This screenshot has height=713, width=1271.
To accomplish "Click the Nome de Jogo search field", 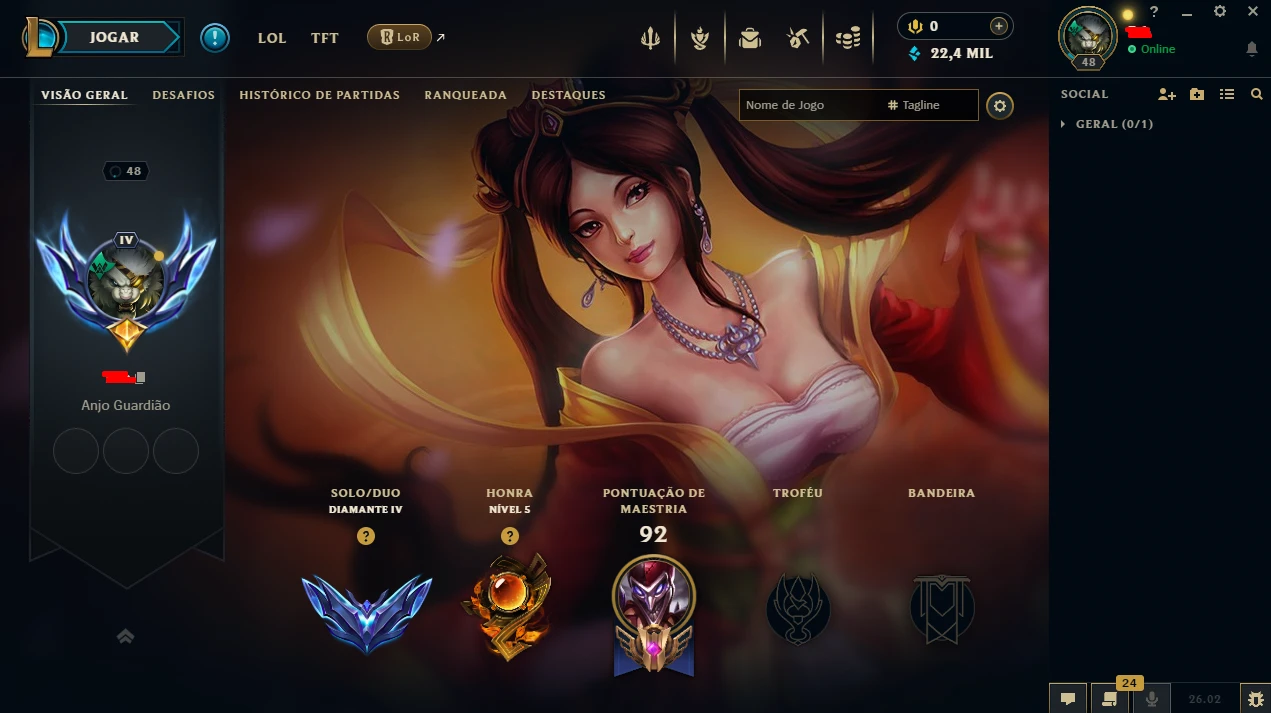I will (810, 105).
